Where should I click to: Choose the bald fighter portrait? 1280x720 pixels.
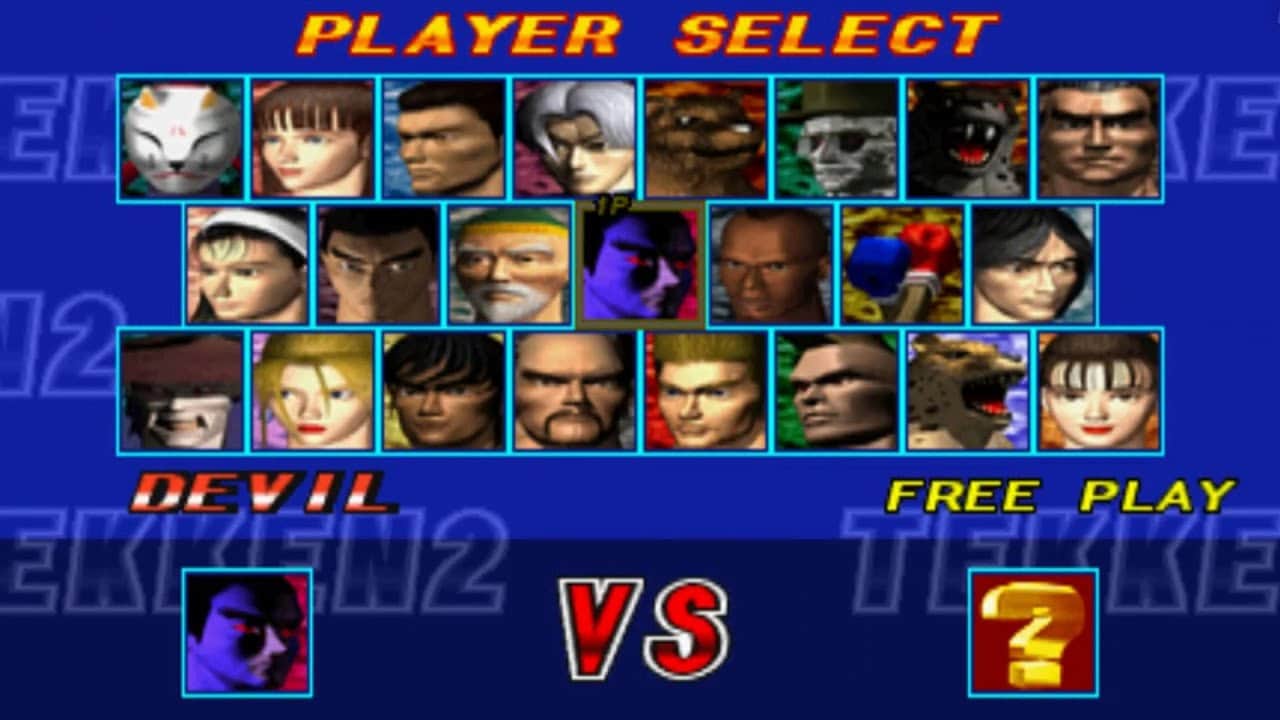point(771,265)
